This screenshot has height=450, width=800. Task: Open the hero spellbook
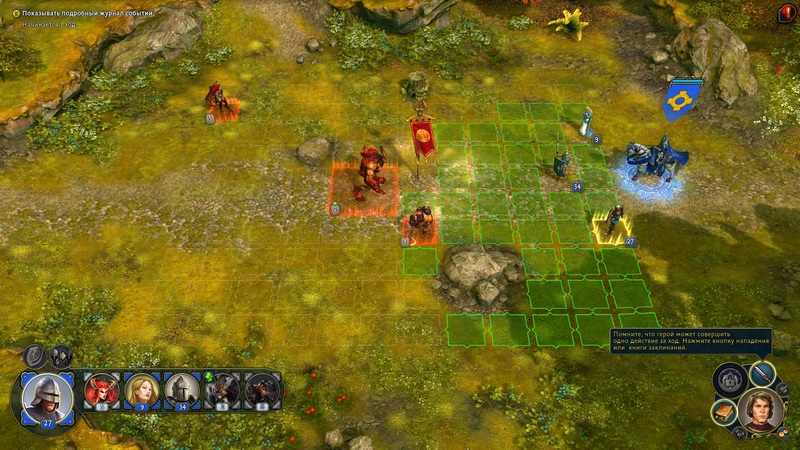[x=724, y=410]
